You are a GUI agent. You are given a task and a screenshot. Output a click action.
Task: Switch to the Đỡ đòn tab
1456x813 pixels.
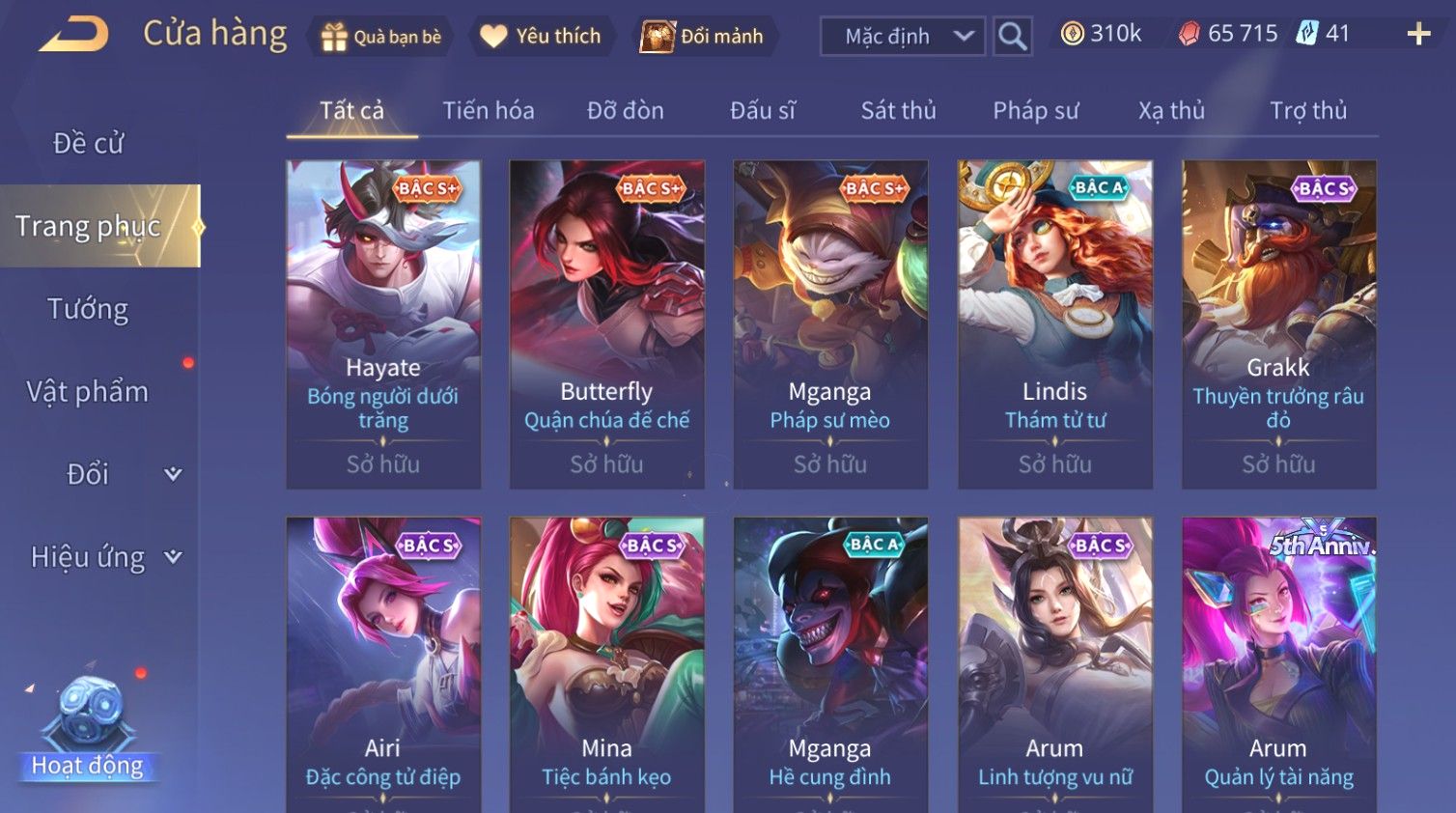pyautogui.click(x=625, y=111)
